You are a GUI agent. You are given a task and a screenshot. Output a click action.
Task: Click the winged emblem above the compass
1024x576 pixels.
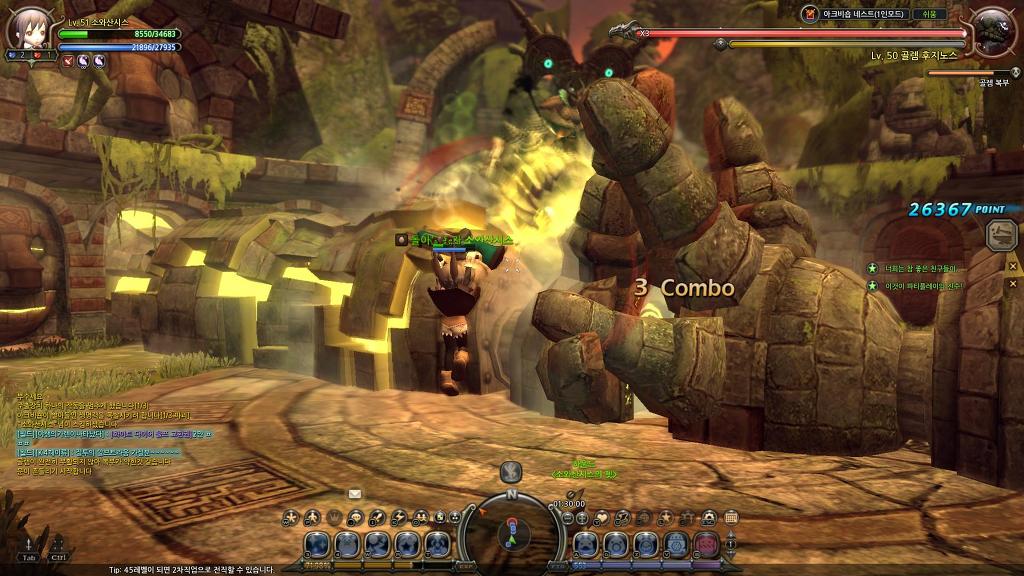tap(511, 470)
